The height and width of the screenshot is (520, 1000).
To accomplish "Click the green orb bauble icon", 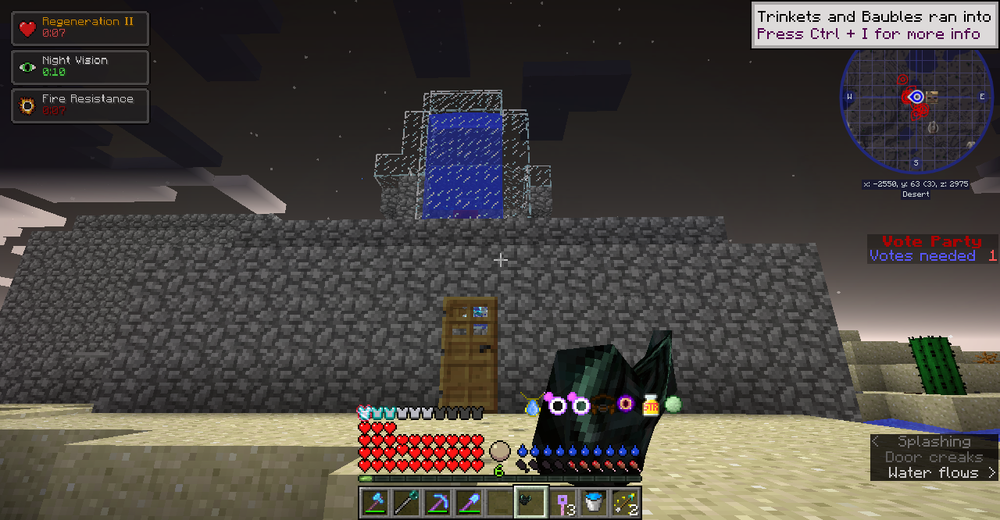I will (673, 404).
